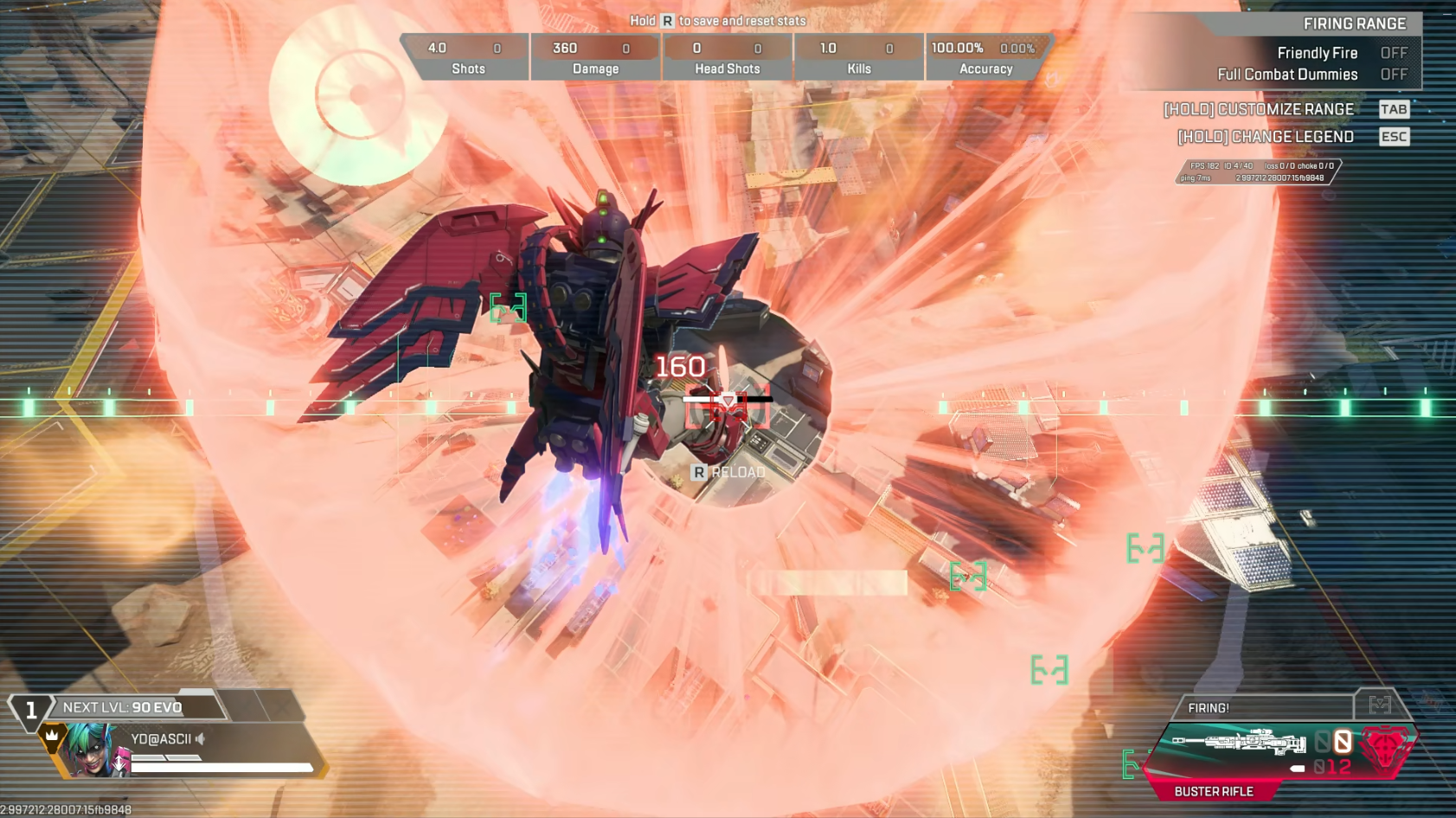The width and height of the screenshot is (1456, 818).
Task: Select the Shots stat panel
Action: (x=467, y=57)
